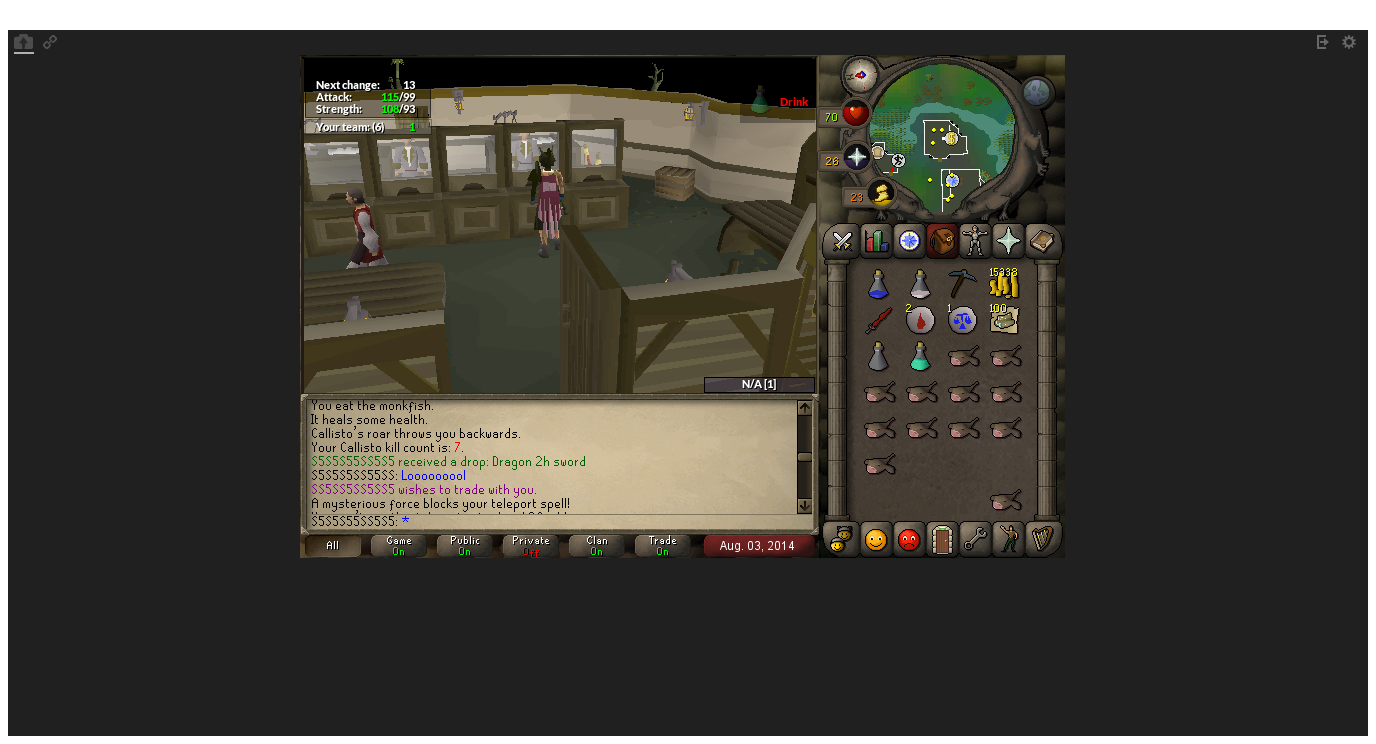
Task: Click the hitpoints orb
Action: pos(855,113)
